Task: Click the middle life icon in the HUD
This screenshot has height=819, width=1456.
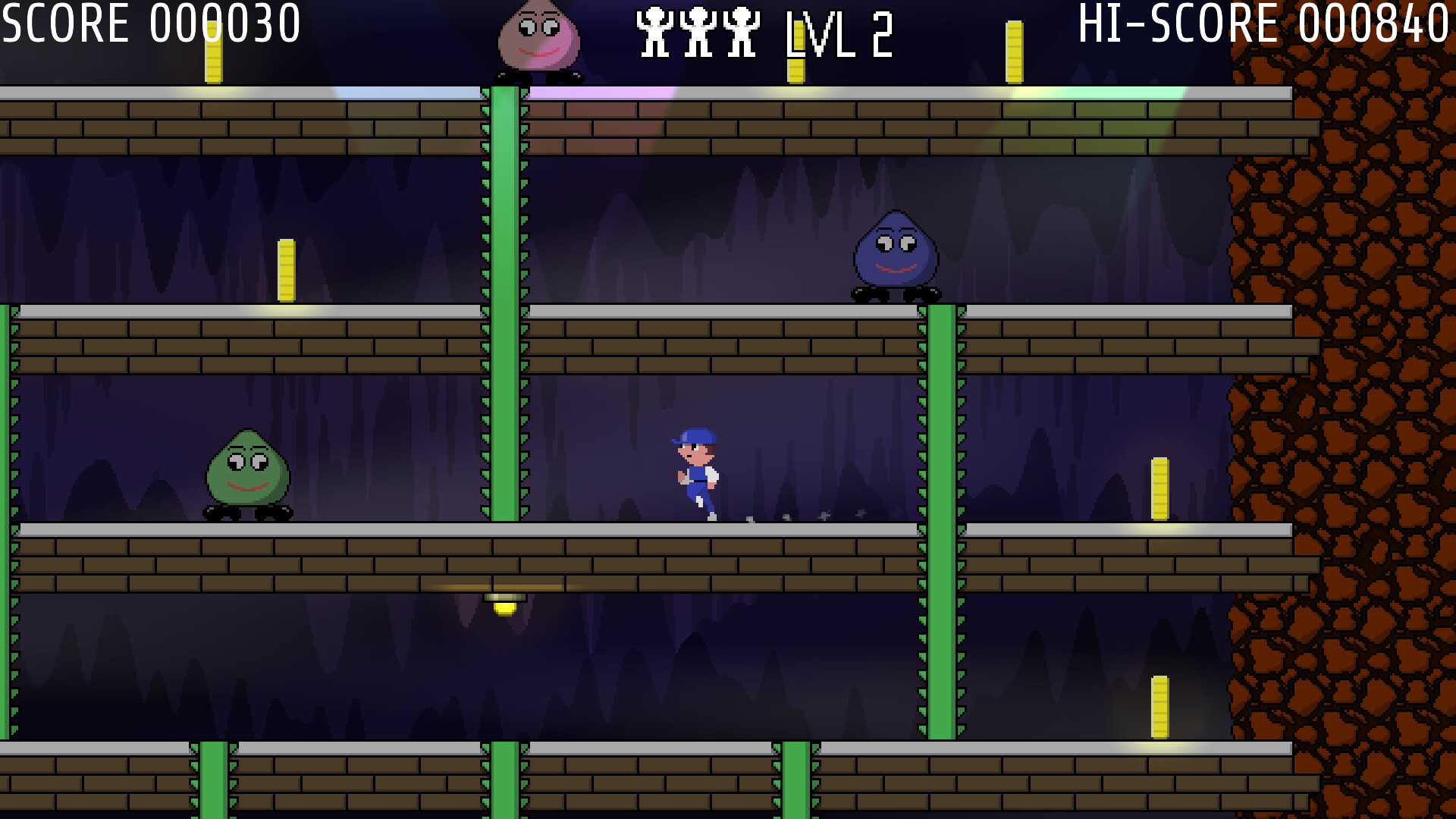Action: click(698, 30)
